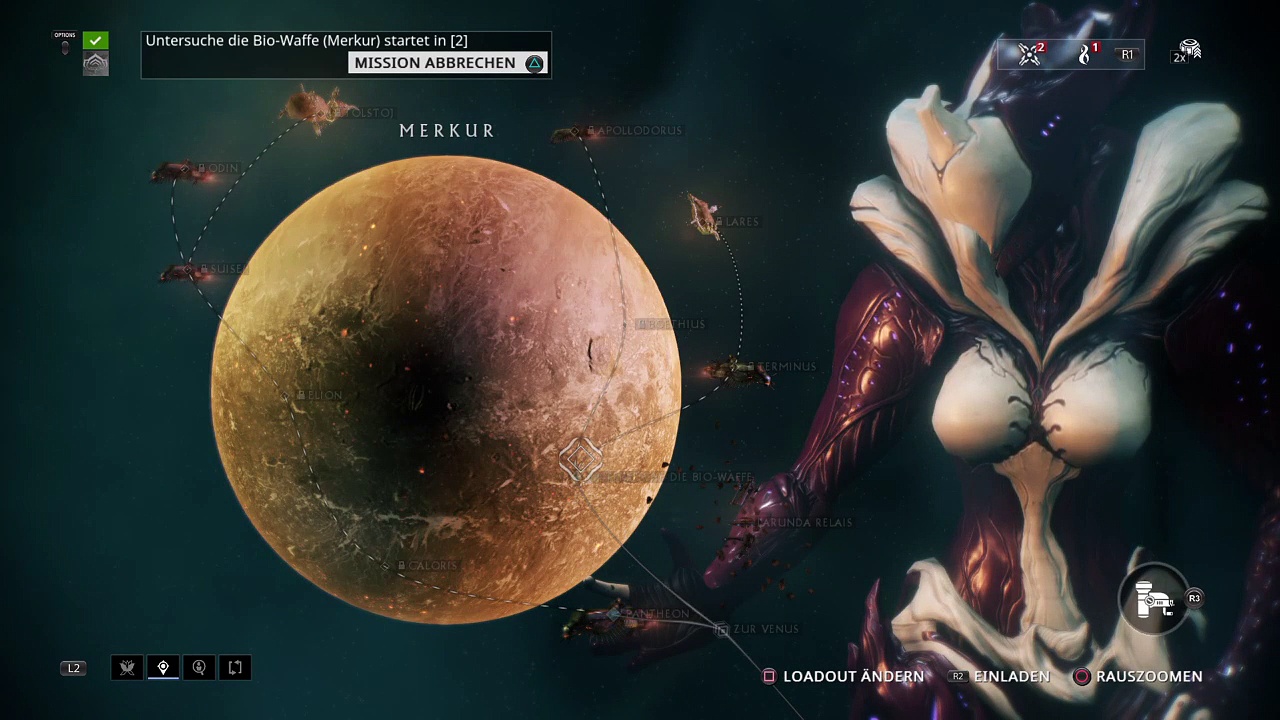This screenshot has height=720, width=1280.
Task: Open the crossed-blades alerts icon
Action: tap(1029, 55)
